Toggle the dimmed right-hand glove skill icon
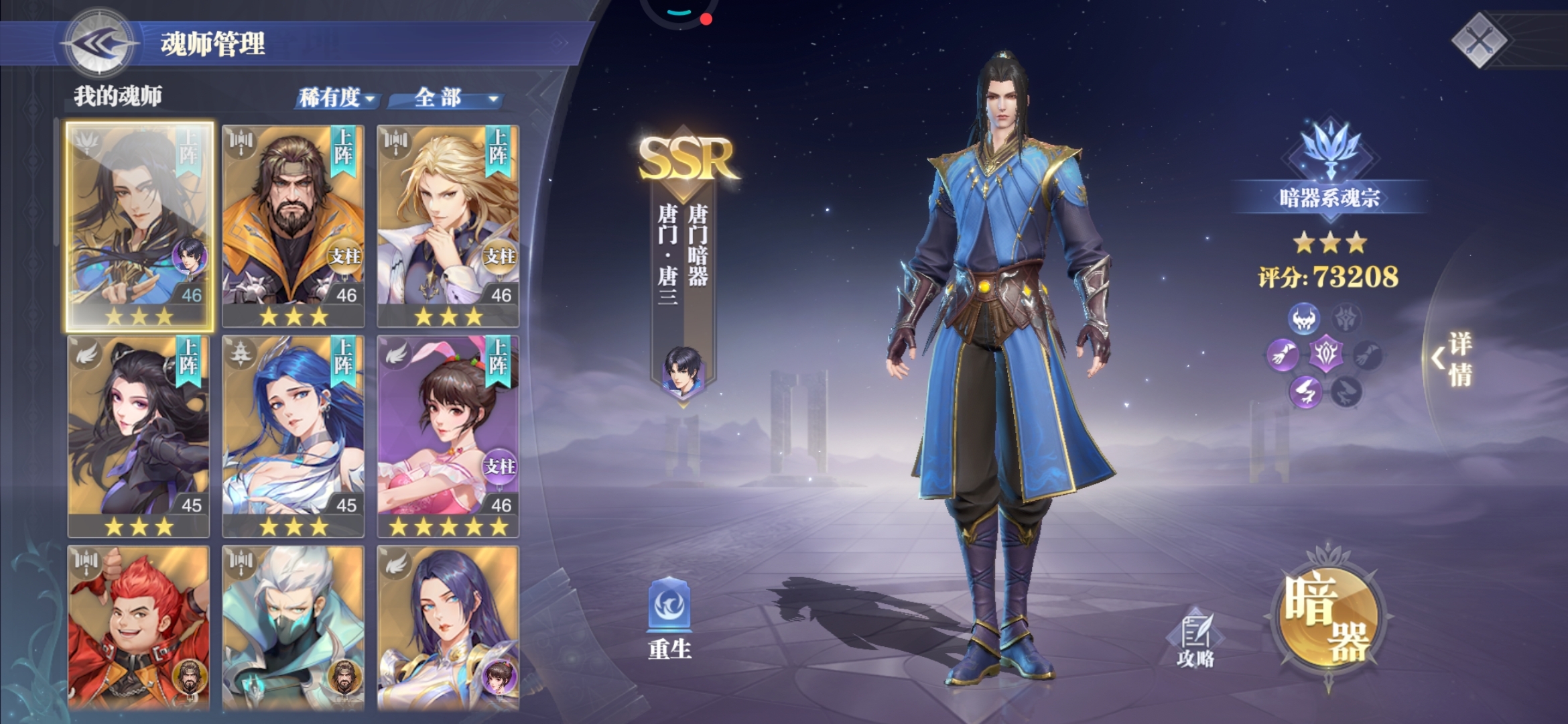 click(1368, 357)
